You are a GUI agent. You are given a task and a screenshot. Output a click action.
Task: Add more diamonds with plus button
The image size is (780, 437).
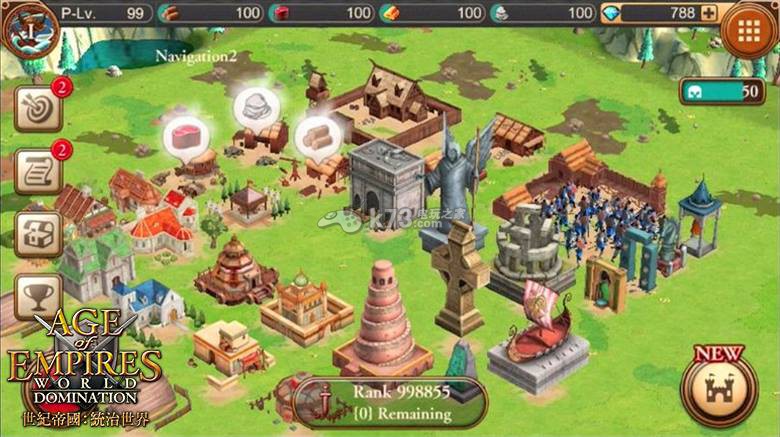point(709,13)
